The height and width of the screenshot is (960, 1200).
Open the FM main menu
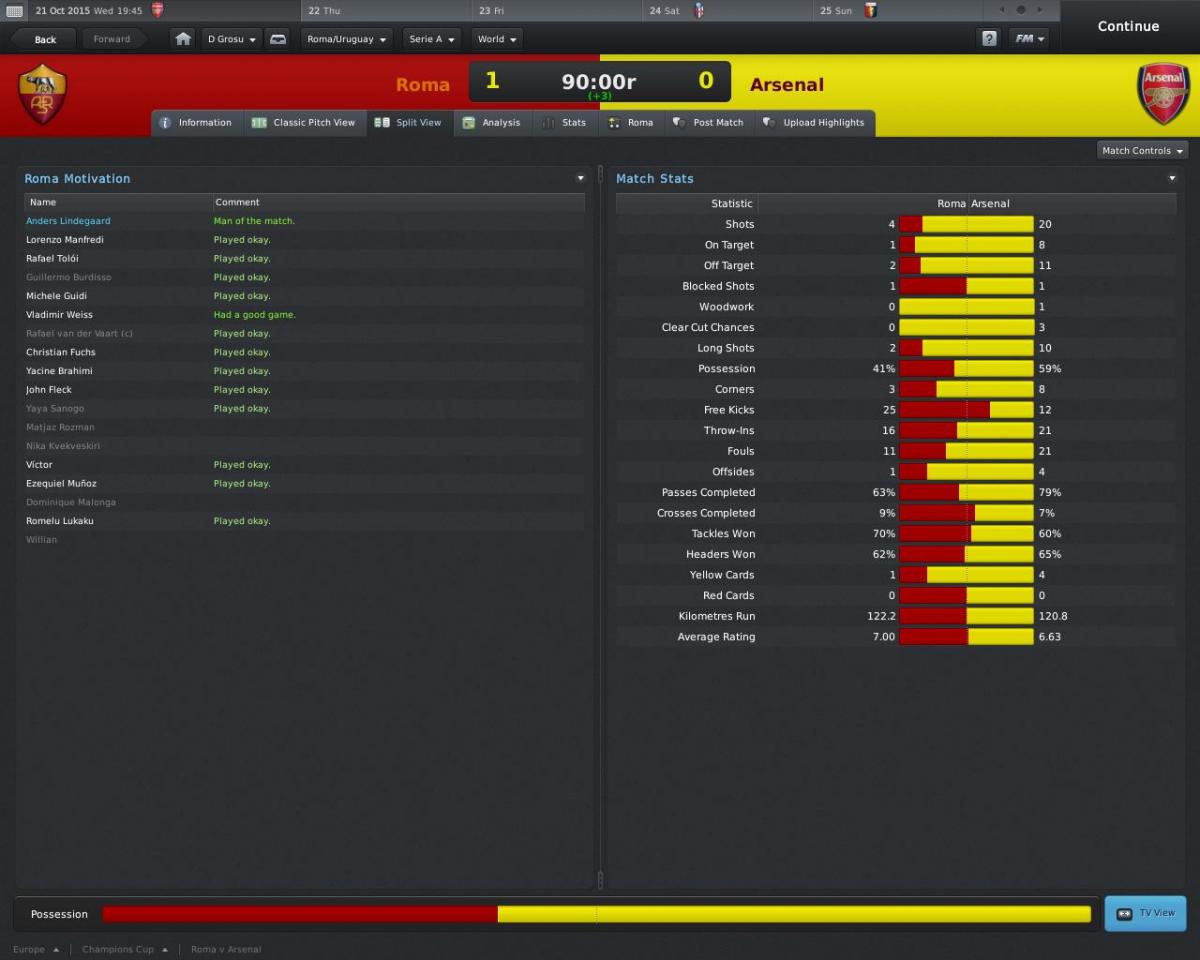click(1028, 39)
